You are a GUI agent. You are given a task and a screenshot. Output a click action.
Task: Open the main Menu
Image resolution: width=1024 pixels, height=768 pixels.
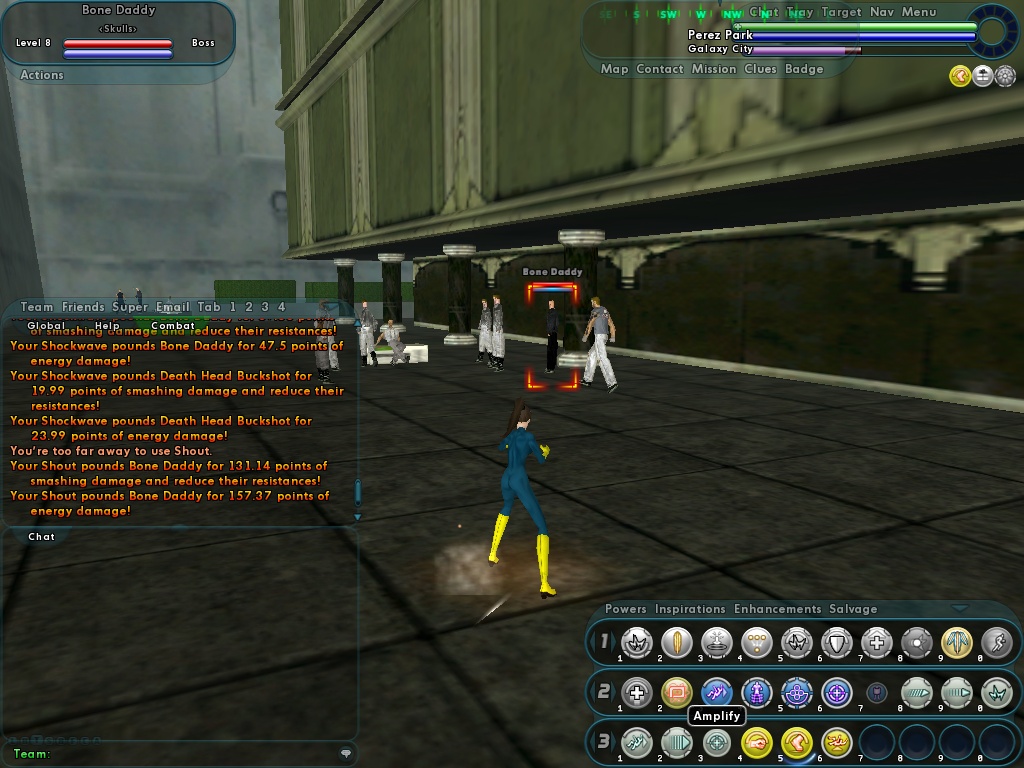(919, 12)
